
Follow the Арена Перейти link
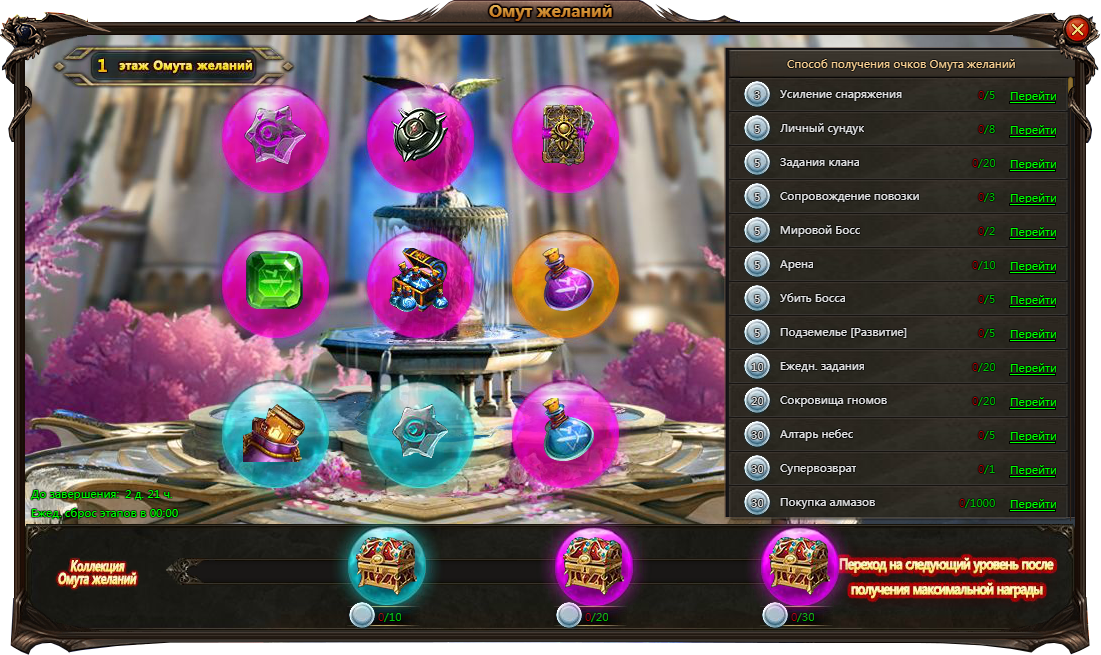pos(1032,266)
